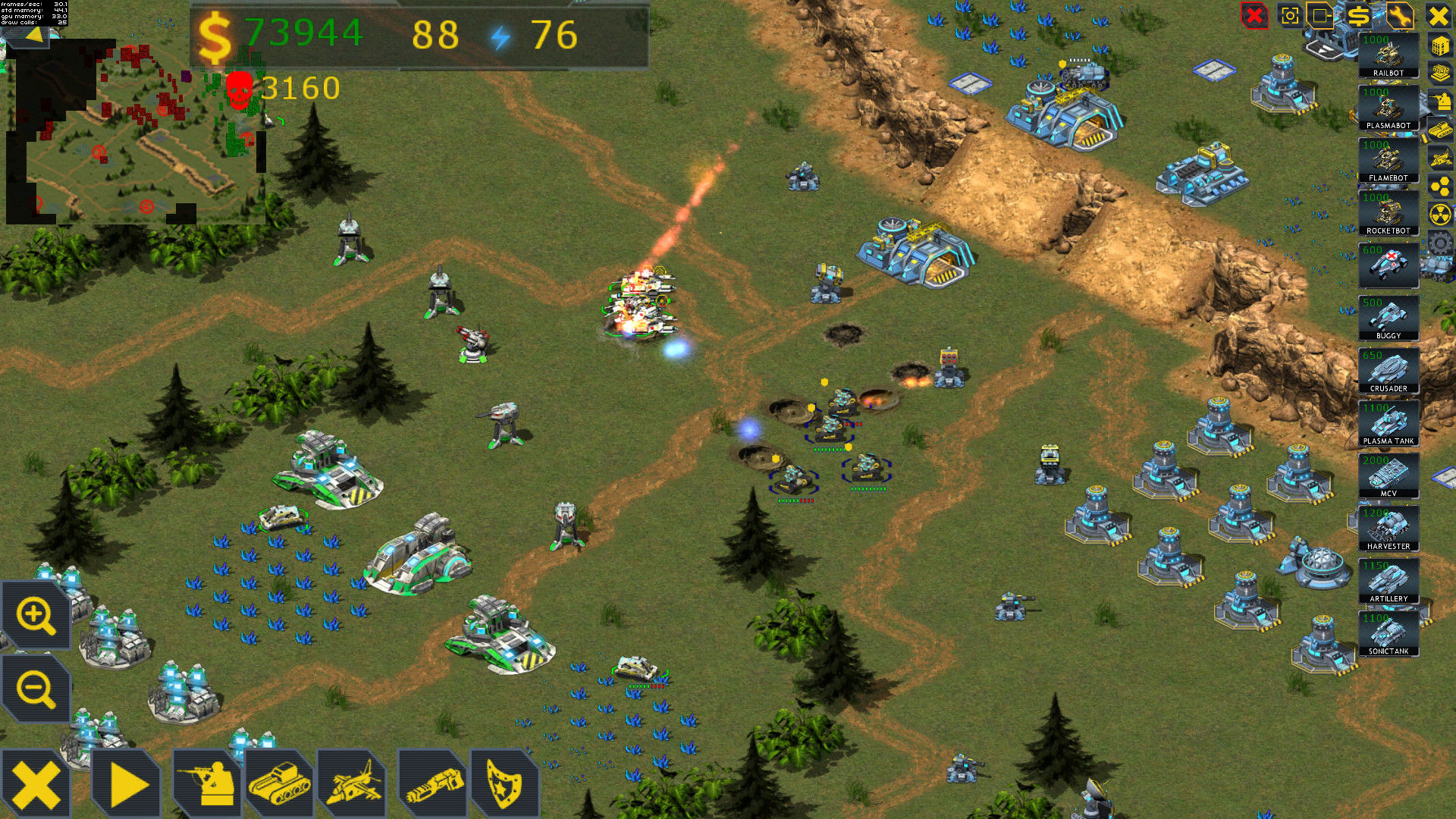Toggle the nuclear superweapon icon
This screenshot has height=819, width=1456.
click(1440, 213)
